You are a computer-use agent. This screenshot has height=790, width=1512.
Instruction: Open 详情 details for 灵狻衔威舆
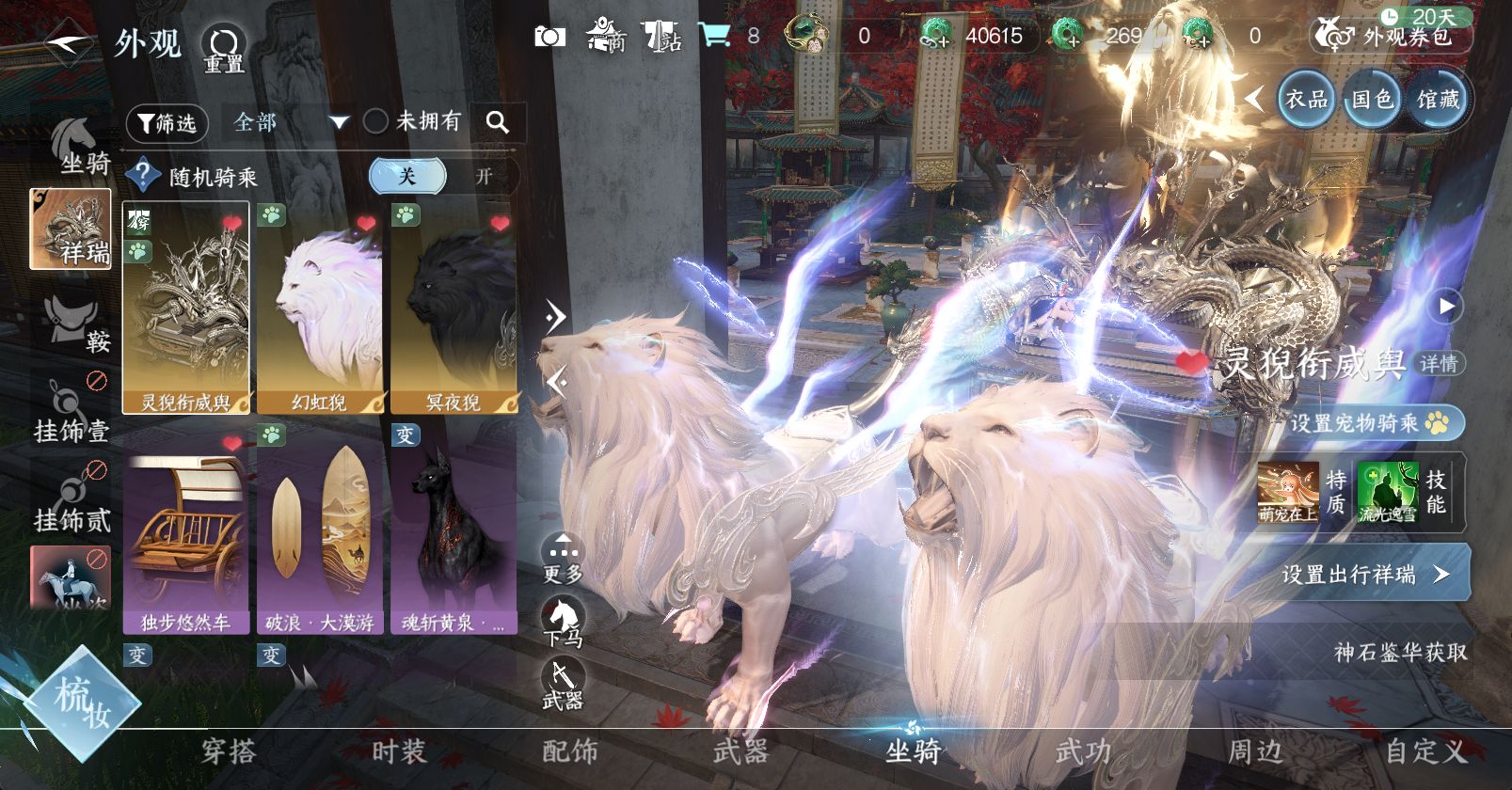click(1438, 364)
